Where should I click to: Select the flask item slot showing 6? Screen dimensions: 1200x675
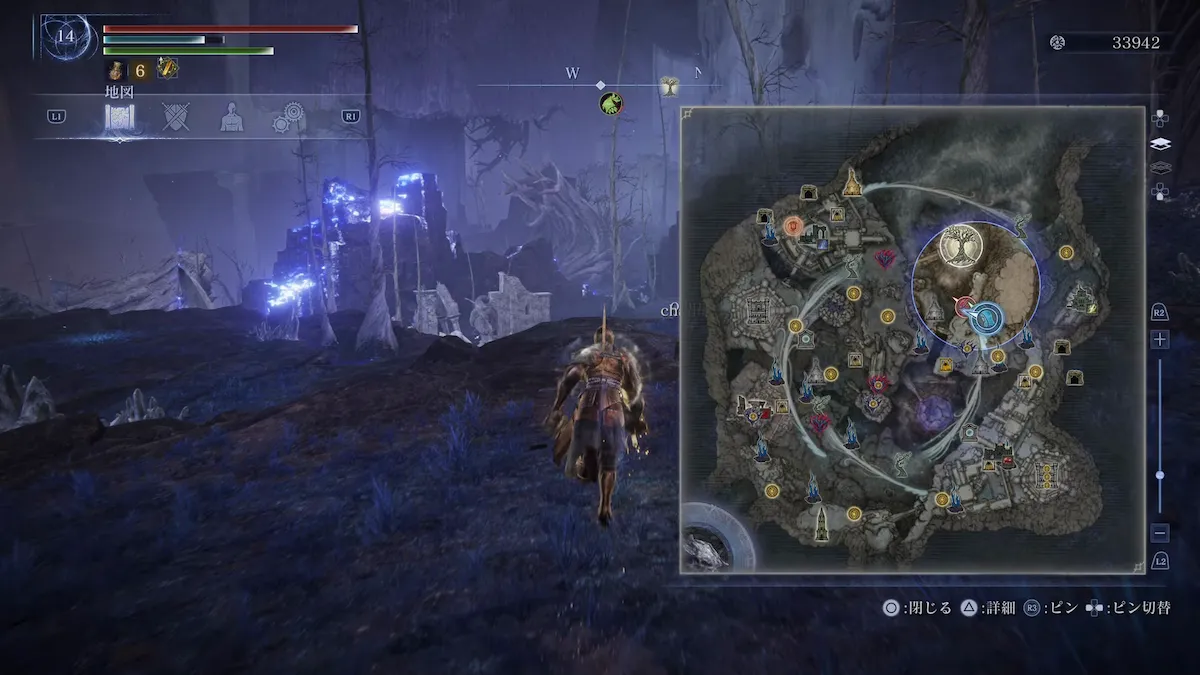(116, 69)
